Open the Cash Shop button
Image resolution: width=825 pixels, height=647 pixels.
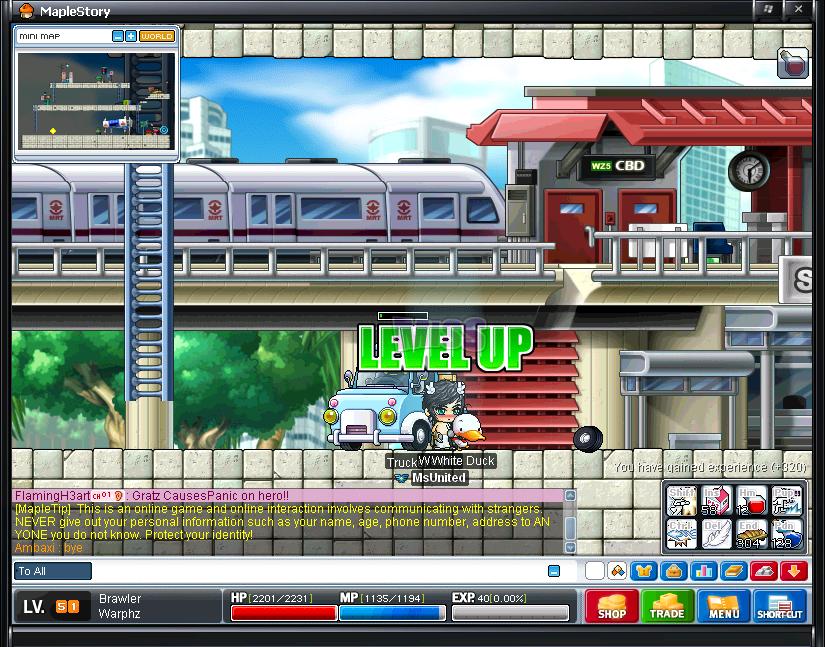coord(611,606)
